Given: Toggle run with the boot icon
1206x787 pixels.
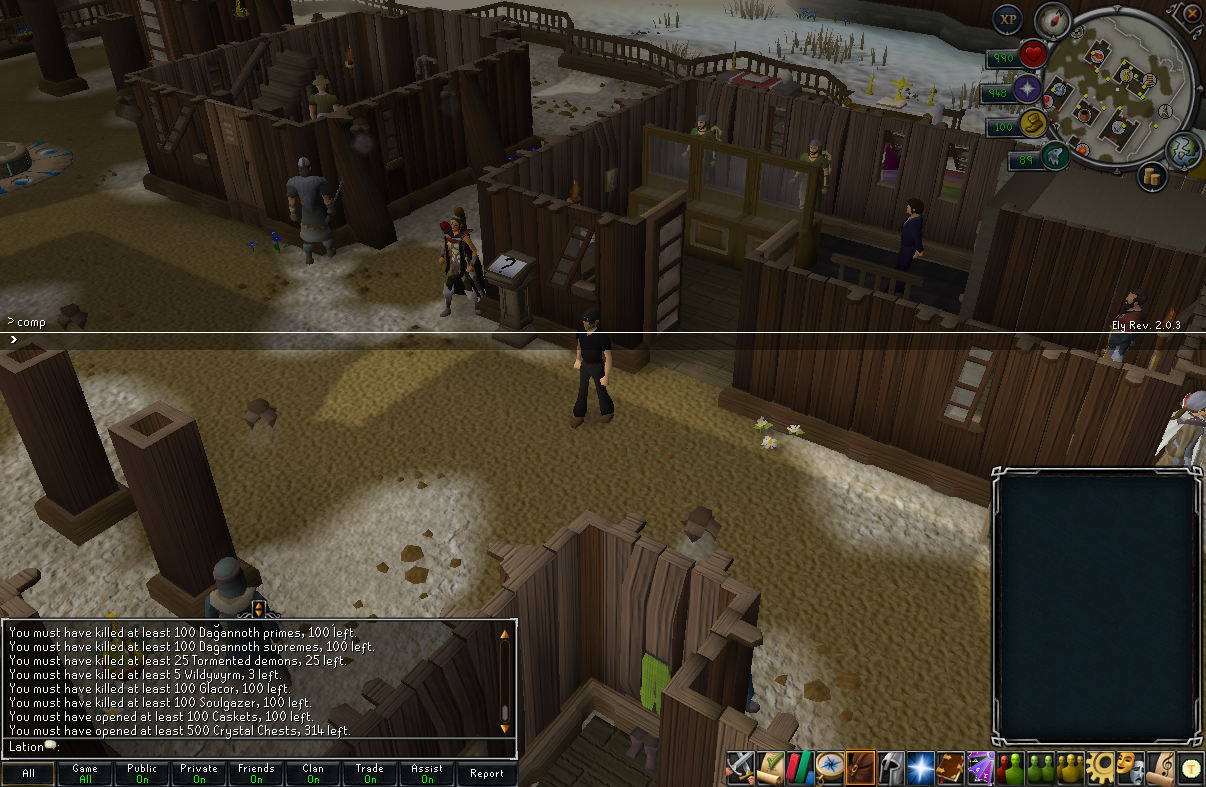Looking at the screenshot, I should 1033,126.
